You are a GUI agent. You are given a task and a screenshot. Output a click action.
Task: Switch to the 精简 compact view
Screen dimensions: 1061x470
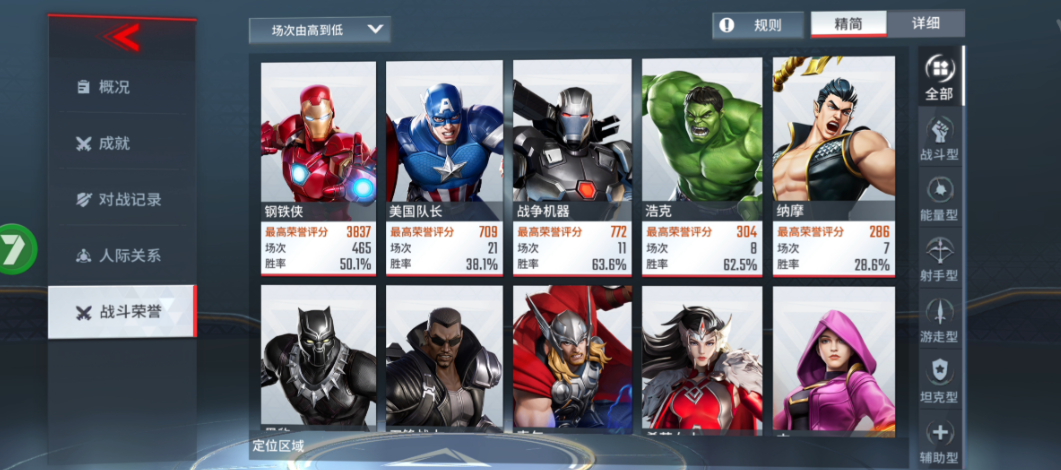[848, 24]
